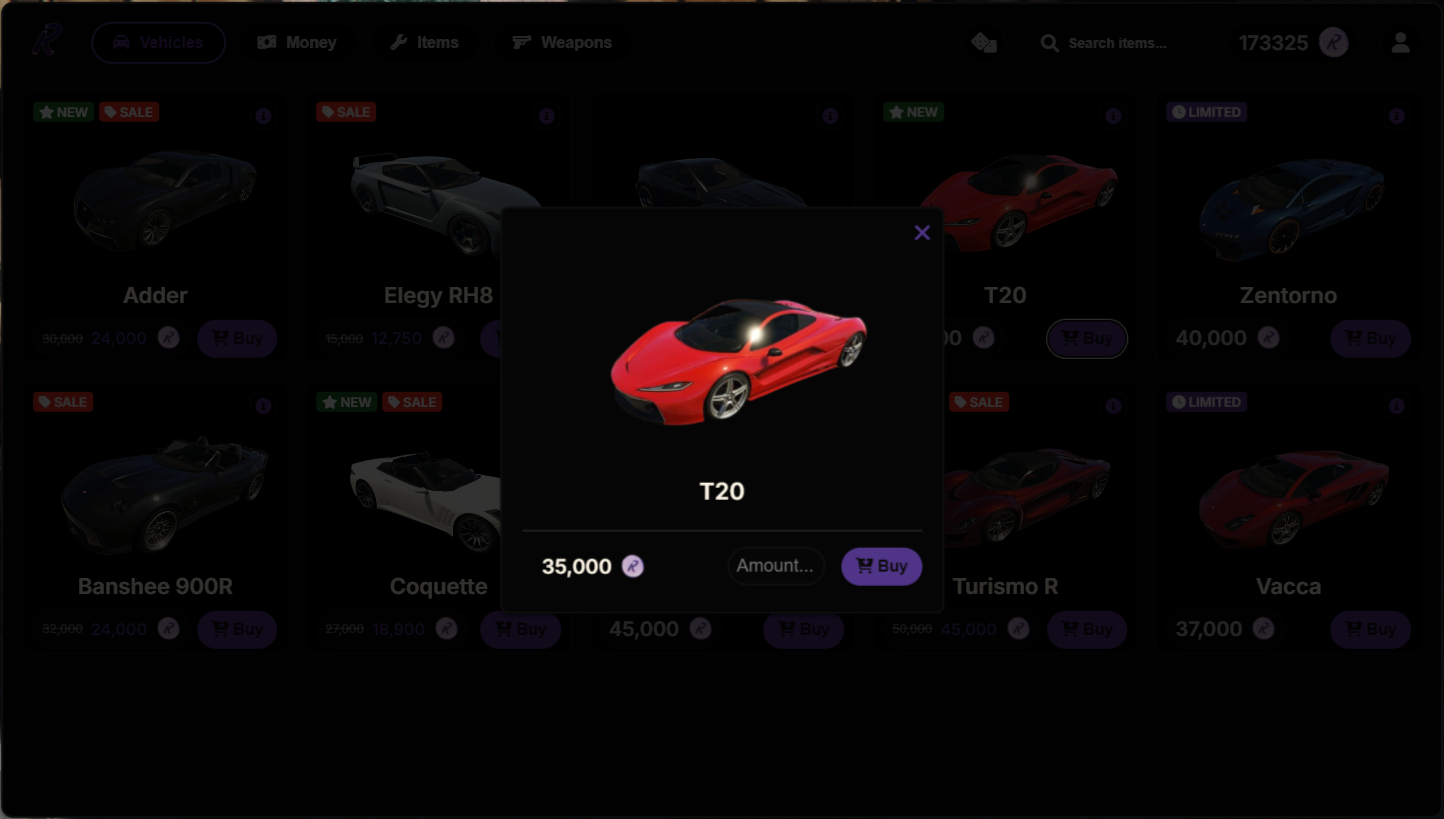Buy the Adder vehicle
The width and height of the screenshot is (1444, 819).
point(237,339)
